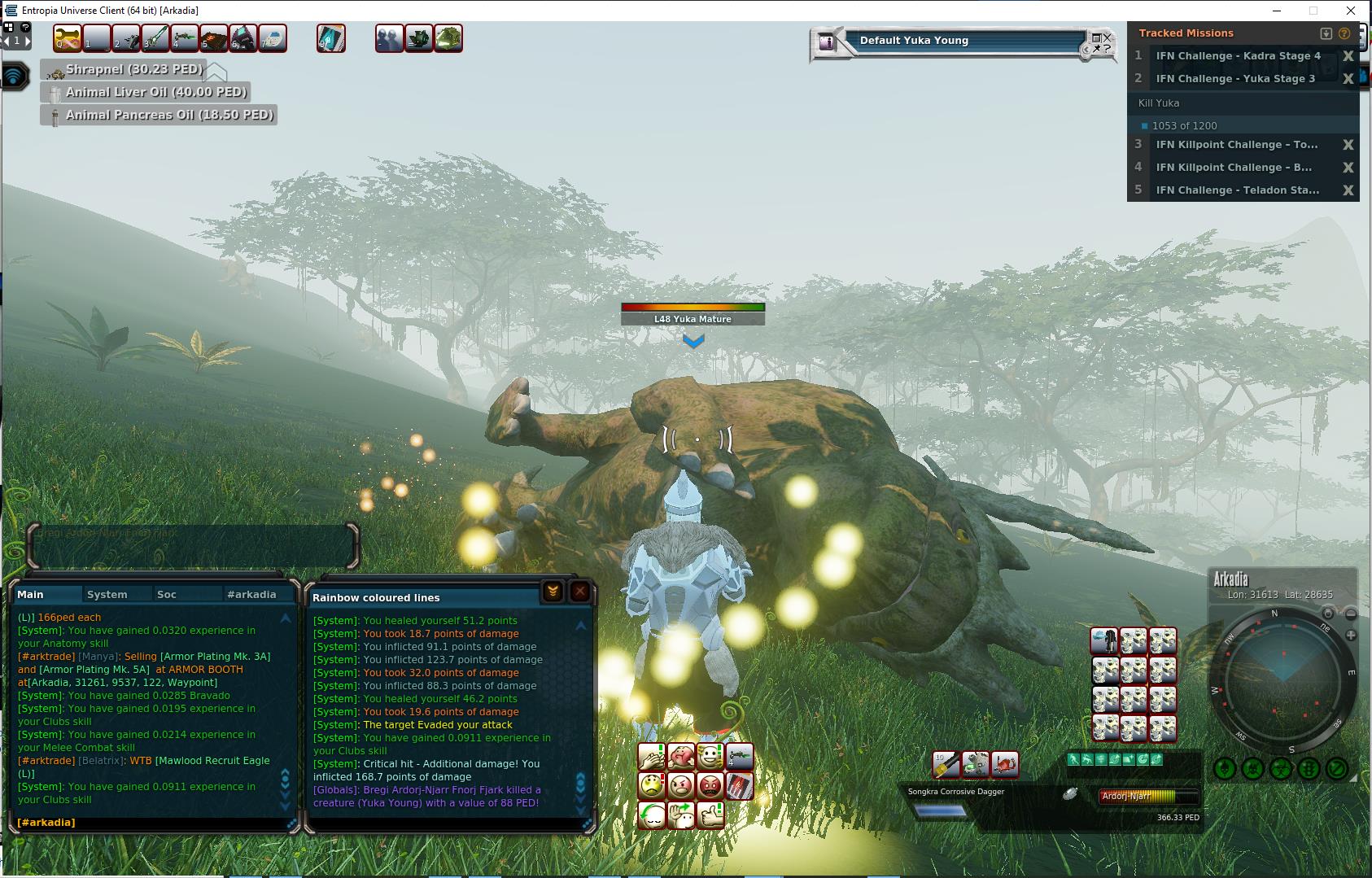Image resolution: width=1372 pixels, height=878 pixels.
Task: Play the angry red face emote
Action: [710, 786]
